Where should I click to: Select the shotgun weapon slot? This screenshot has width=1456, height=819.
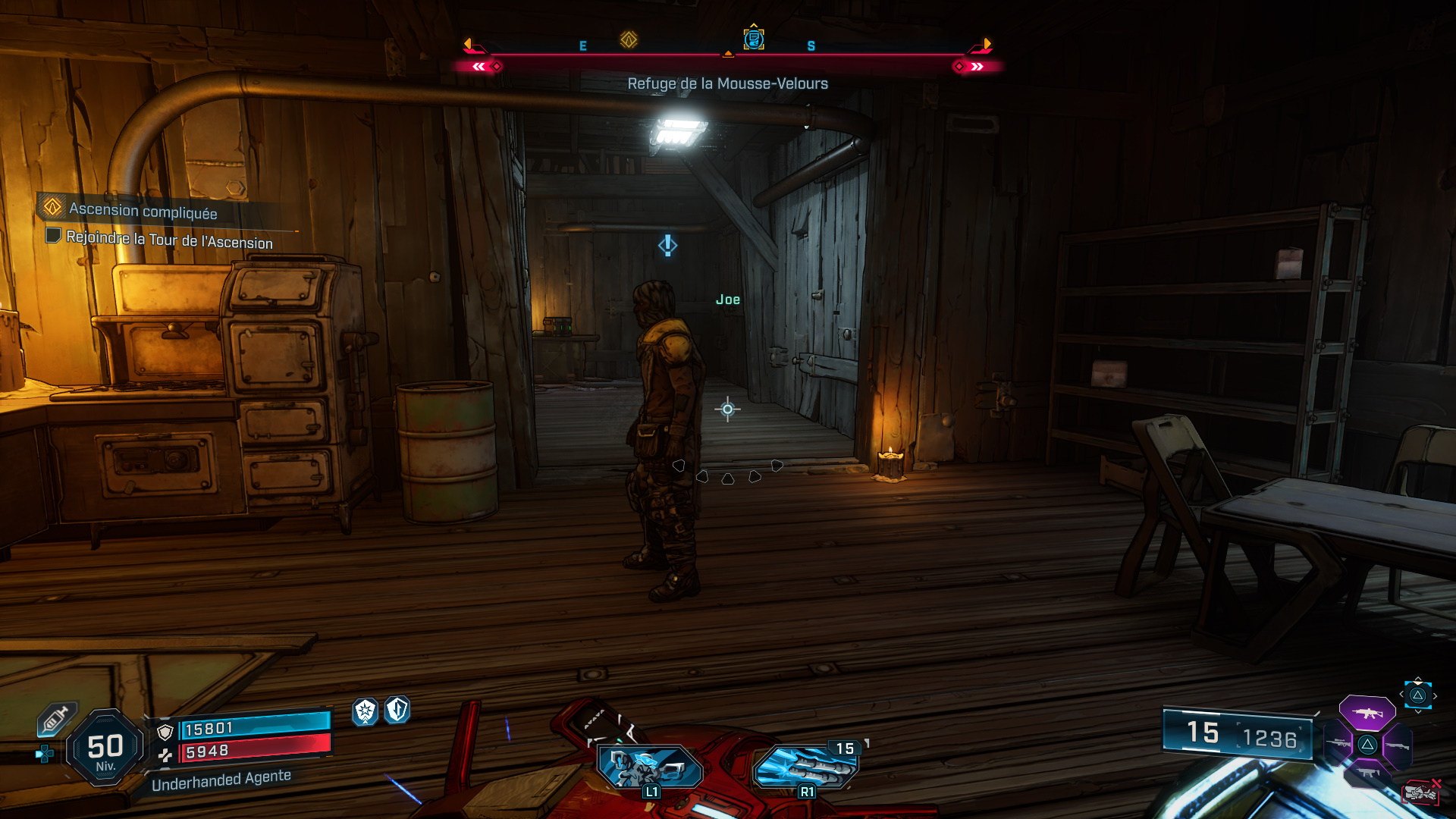[1398, 745]
